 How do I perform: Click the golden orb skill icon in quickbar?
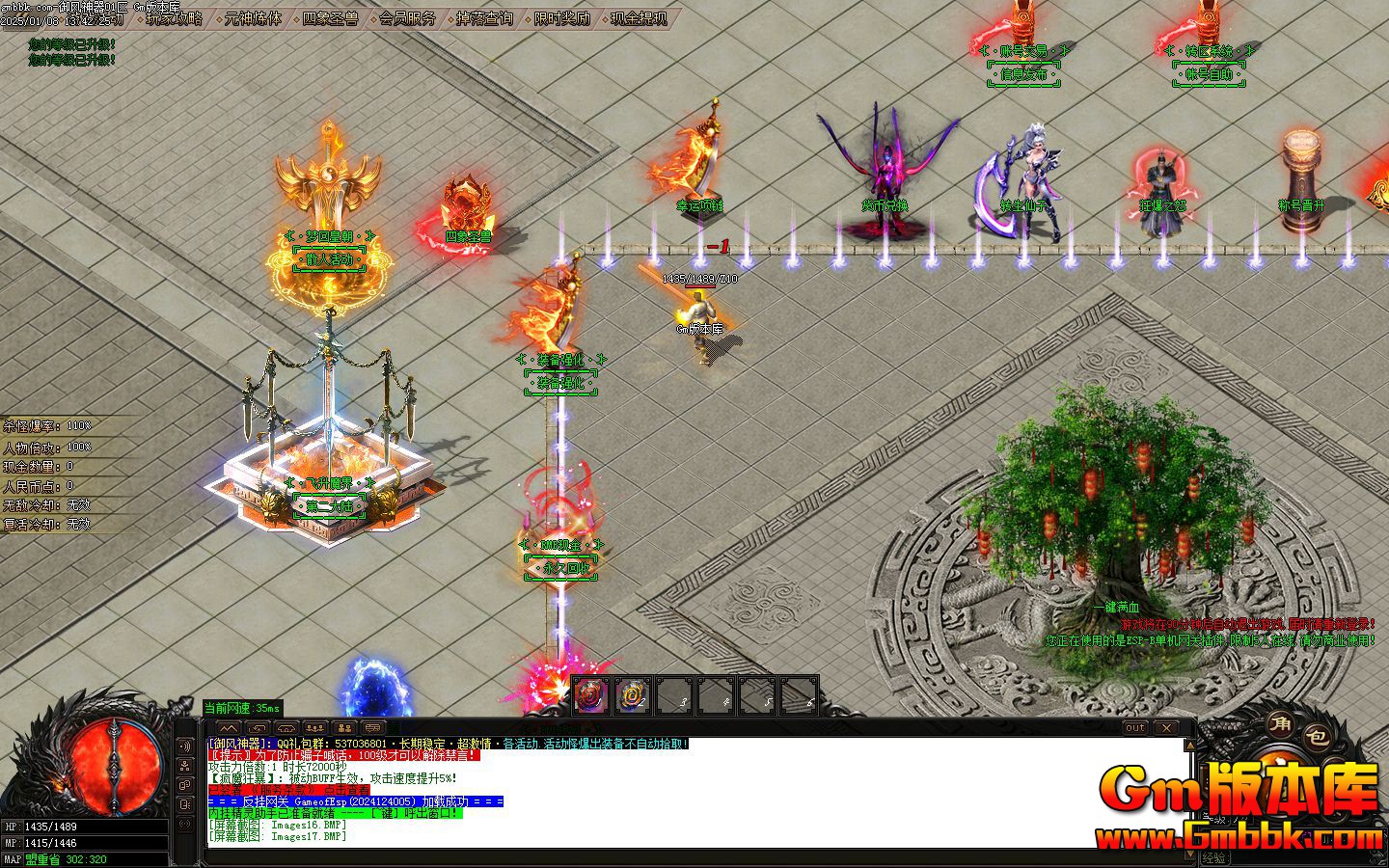click(634, 694)
